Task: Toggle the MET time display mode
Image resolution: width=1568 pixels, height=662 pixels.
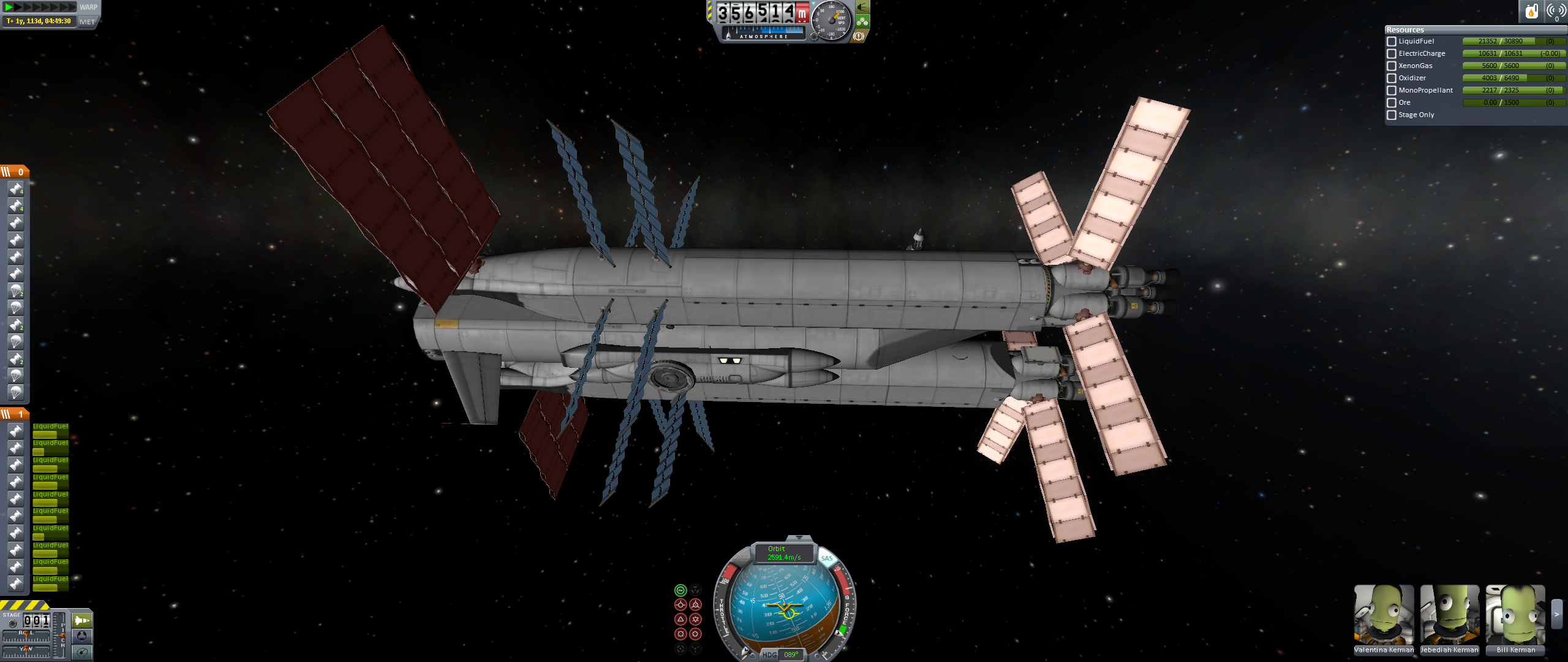Action: (x=88, y=22)
